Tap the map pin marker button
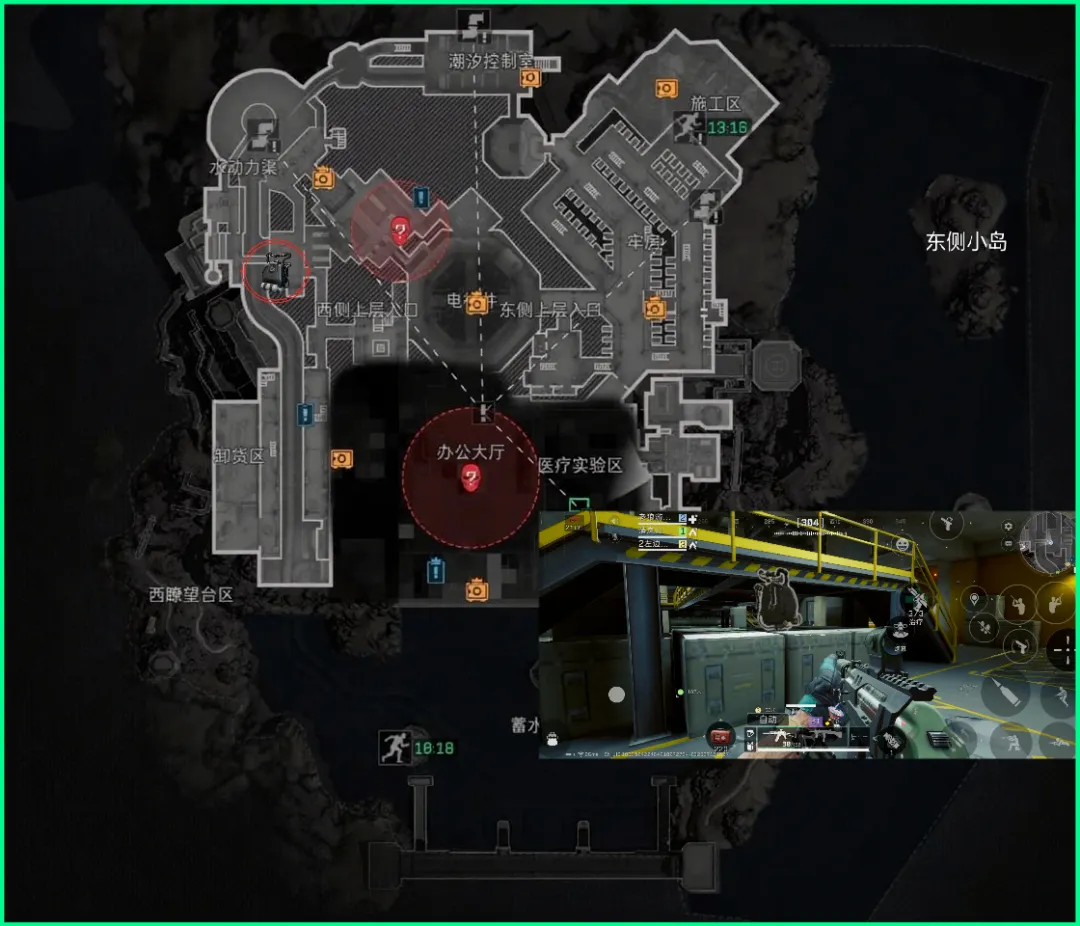Viewport: 1080px width, 926px height. coord(975,599)
